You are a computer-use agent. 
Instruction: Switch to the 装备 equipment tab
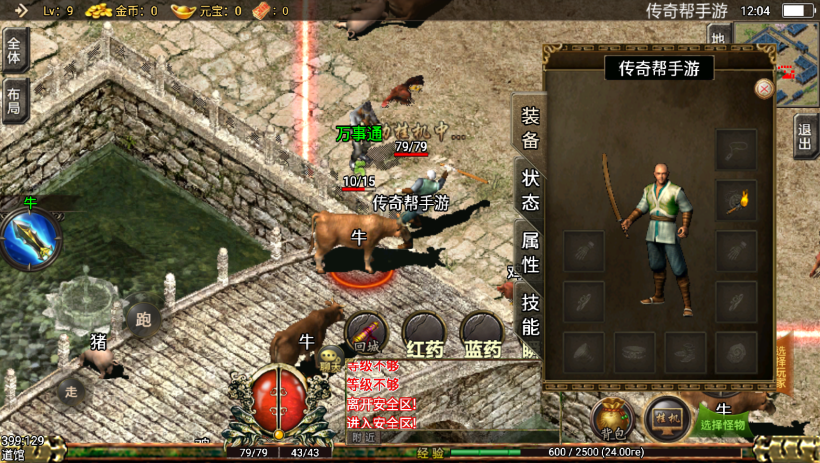530,127
